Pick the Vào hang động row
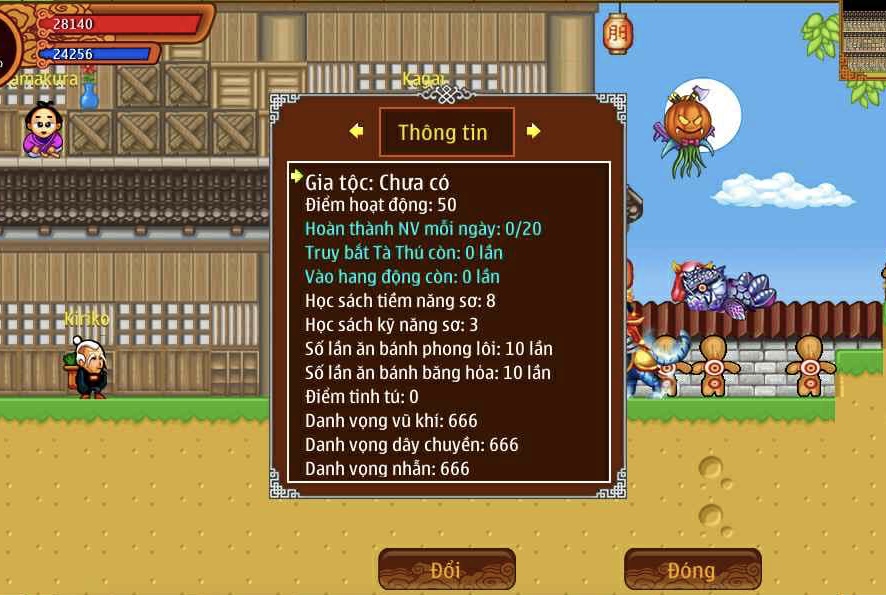The width and height of the screenshot is (886, 595). (402, 276)
